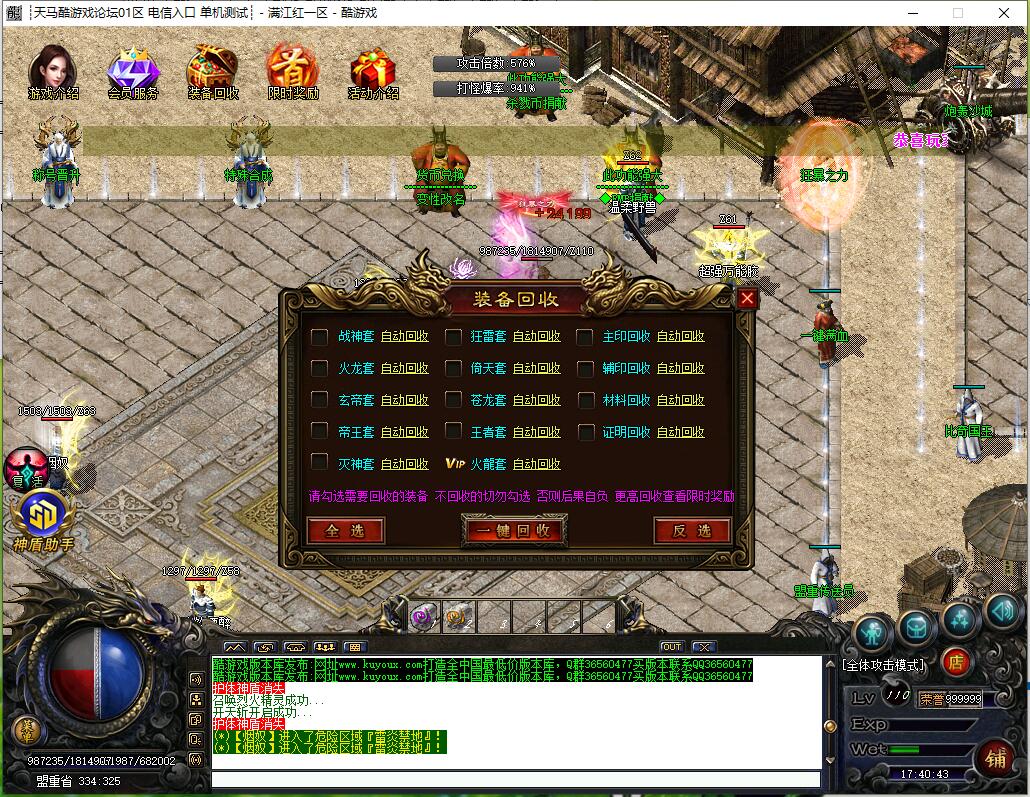
Task: Check the 材料回收 option
Action: pyautogui.click(x=585, y=401)
